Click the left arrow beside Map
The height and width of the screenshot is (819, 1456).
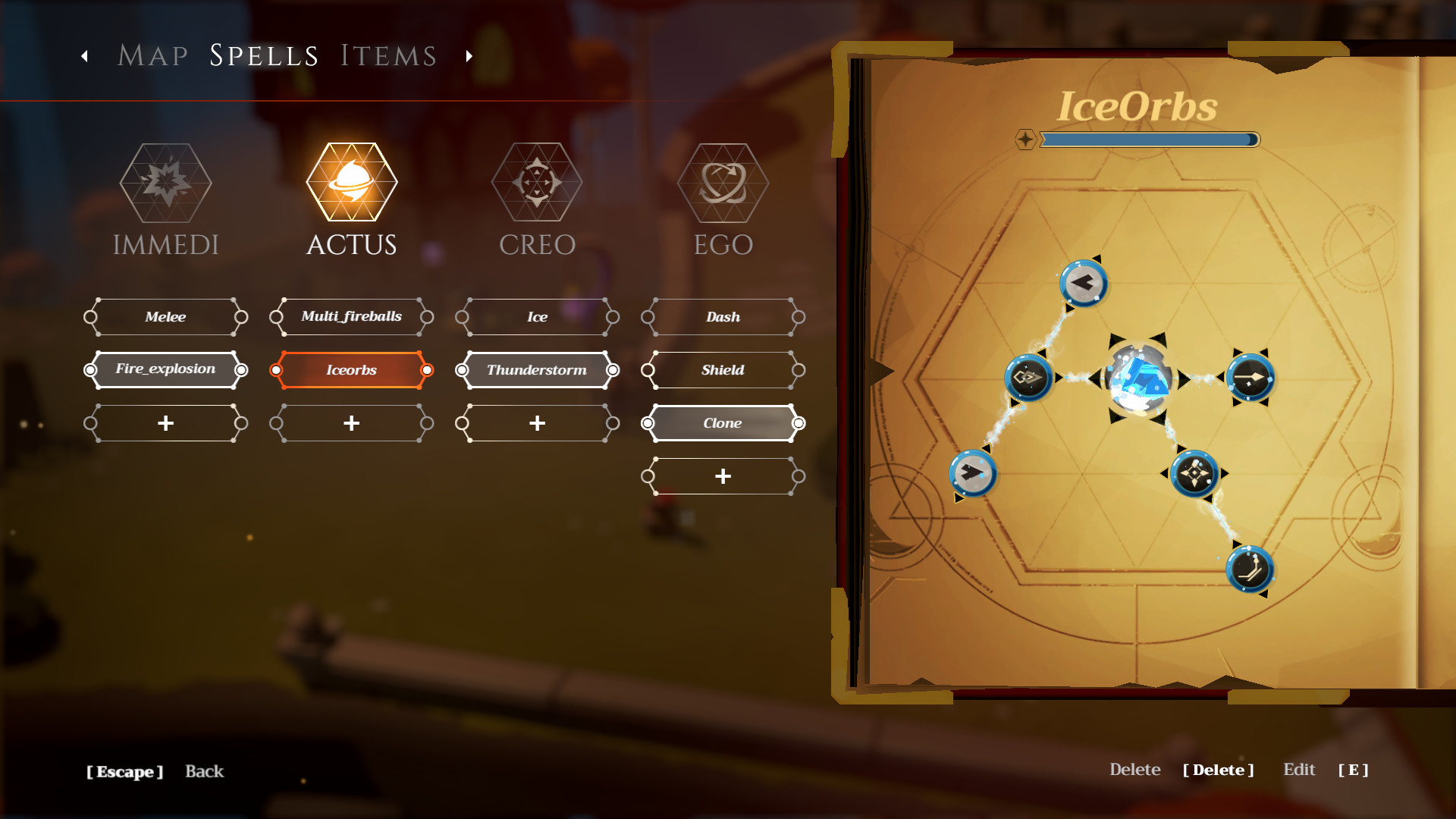click(x=83, y=55)
